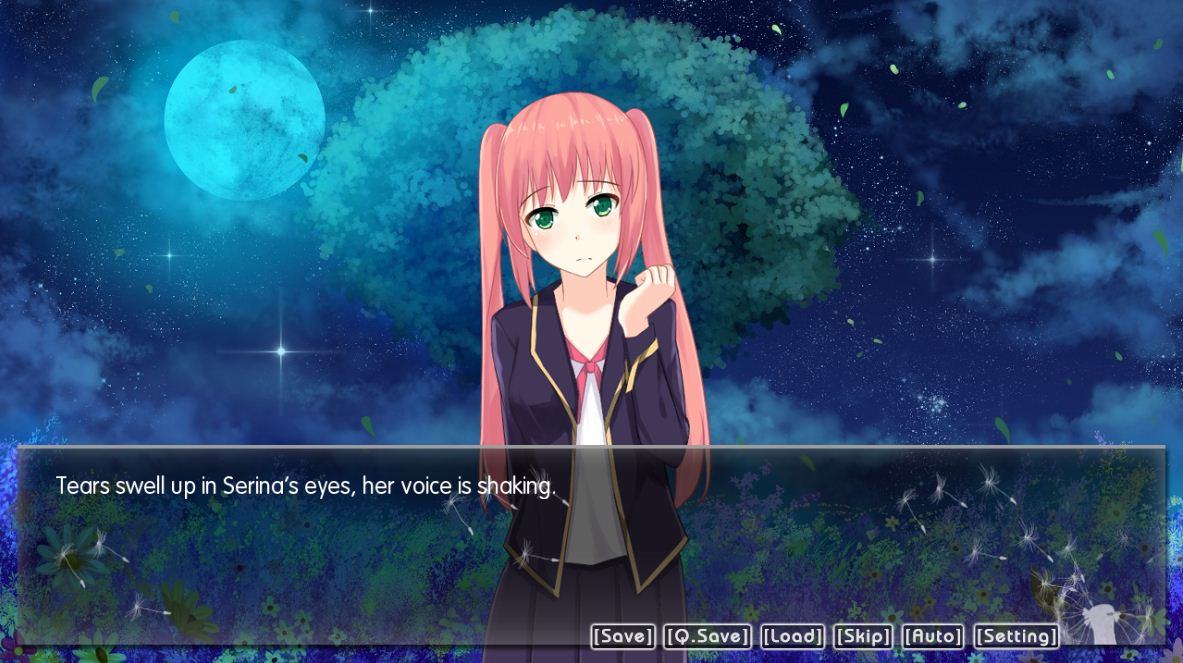1183x663 pixels.
Task: Open the Setting menu
Action: (1016, 637)
